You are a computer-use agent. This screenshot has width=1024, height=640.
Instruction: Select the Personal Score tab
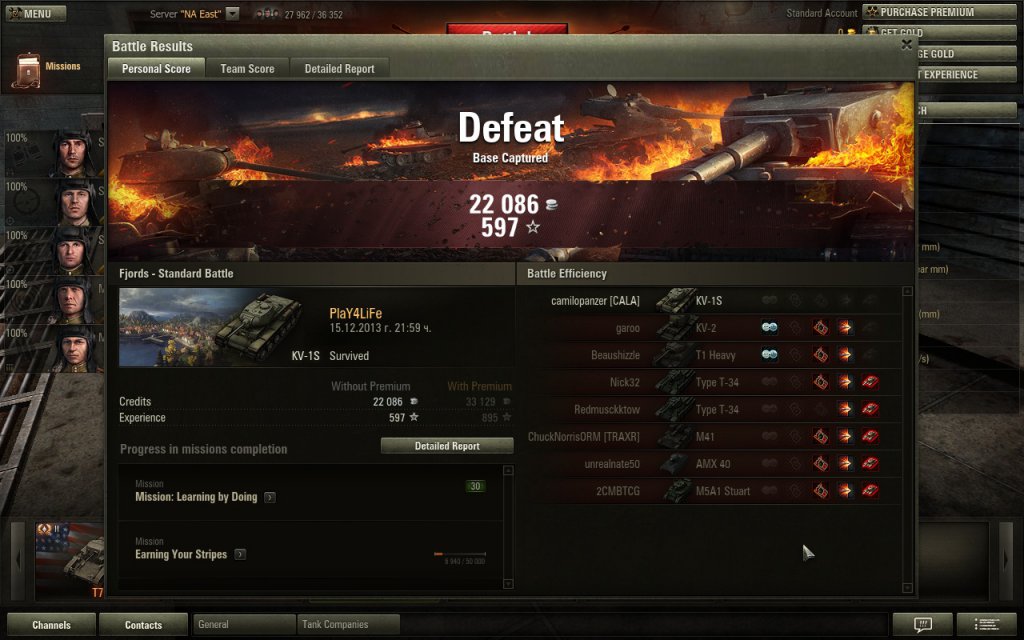(x=156, y=69)
